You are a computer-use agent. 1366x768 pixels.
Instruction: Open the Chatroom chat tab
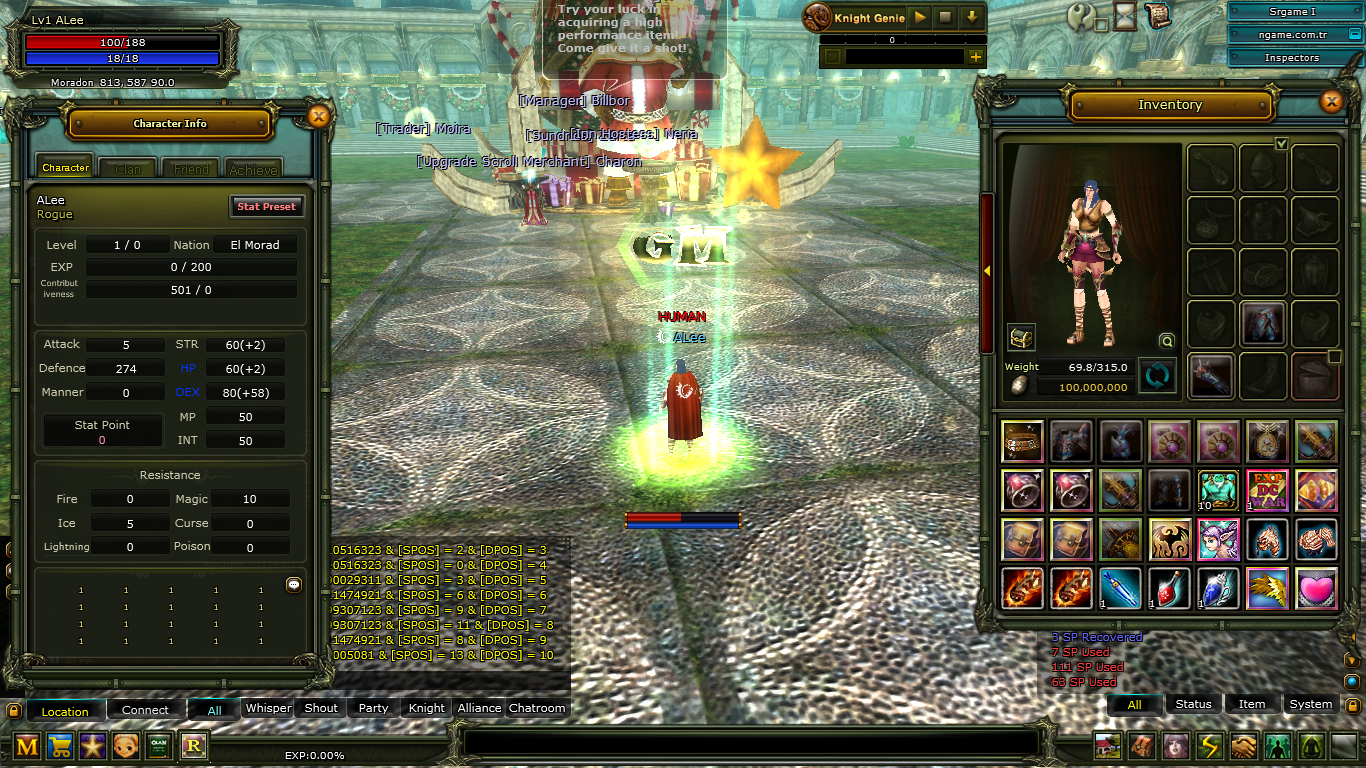[x=537, y=708]
